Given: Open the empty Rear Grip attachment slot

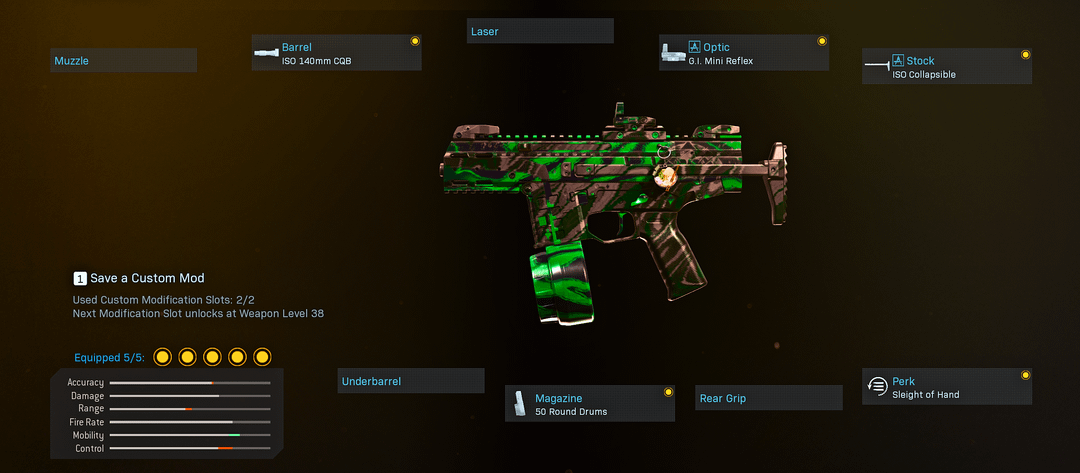Looking at the screenshot, I should pos(768,398).
